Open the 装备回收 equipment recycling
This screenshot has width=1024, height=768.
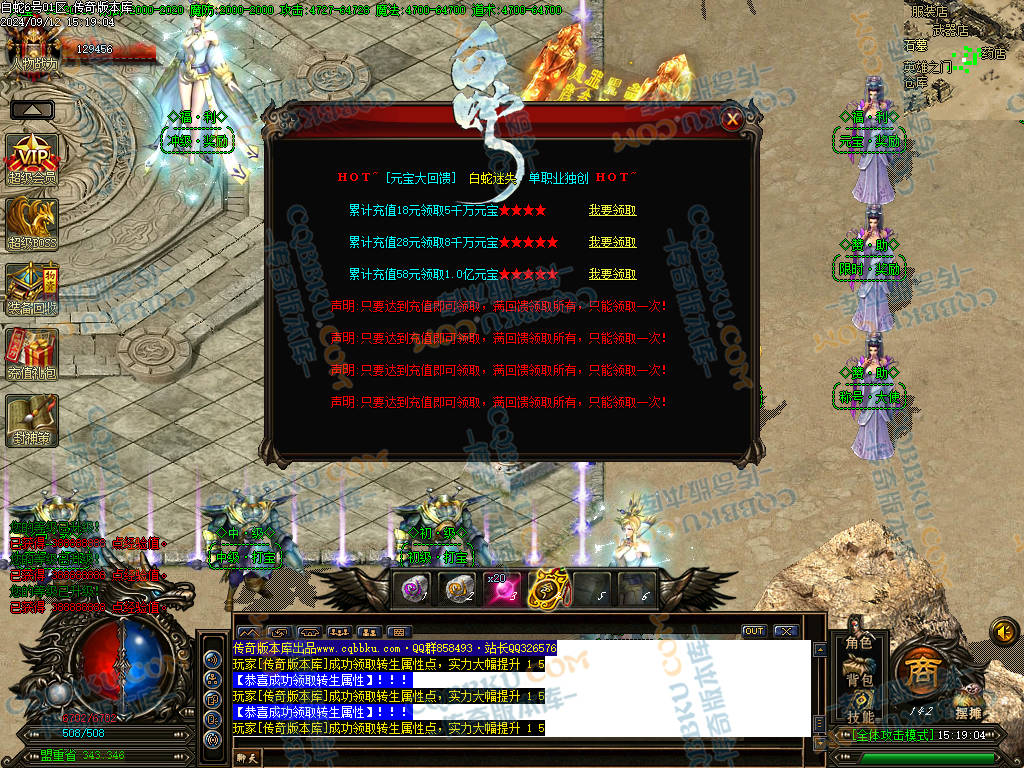(x=32, y=287)
